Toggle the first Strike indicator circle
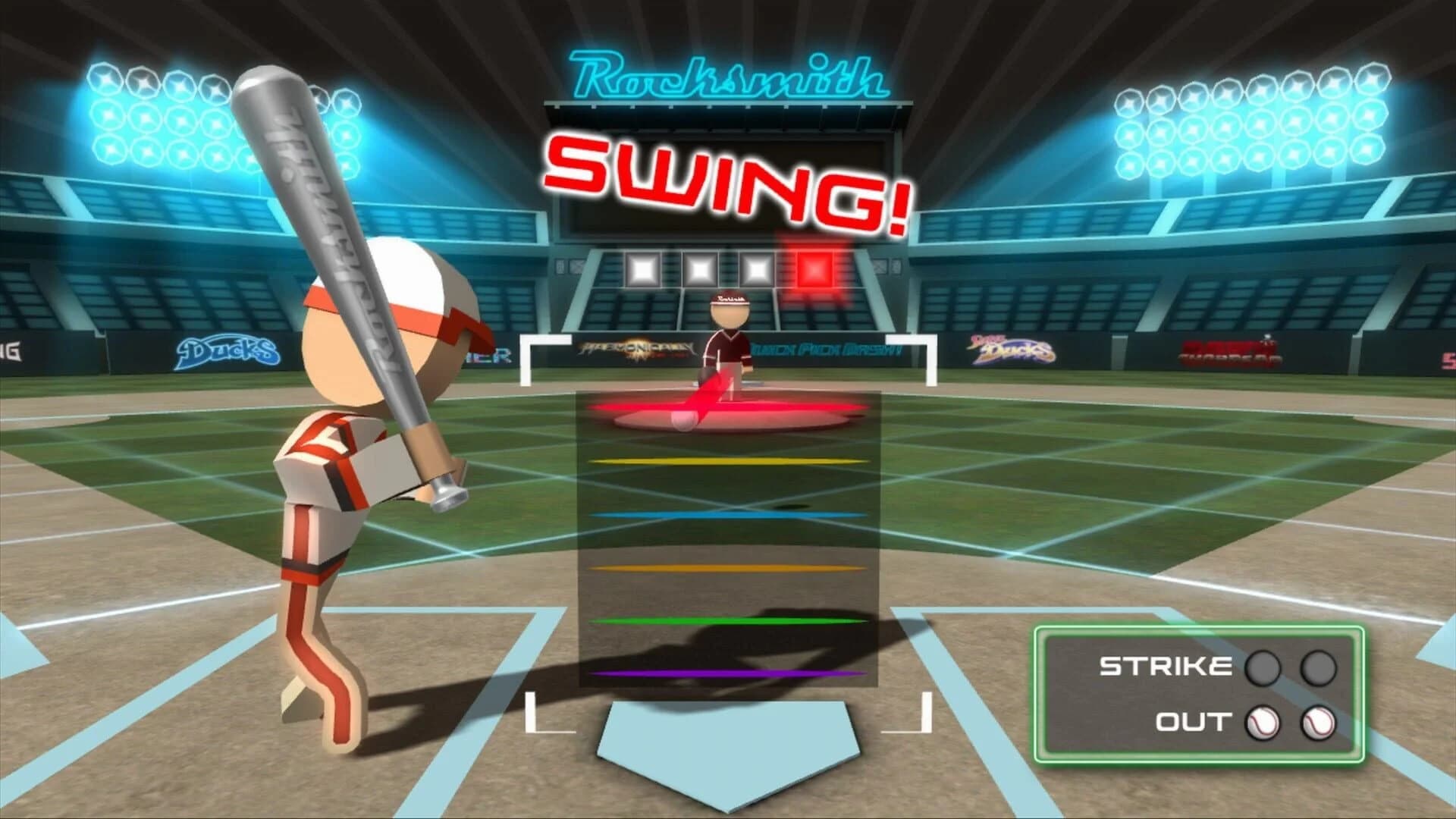Viewport: 1456px width, 819px height. (x=1261, y=667)
